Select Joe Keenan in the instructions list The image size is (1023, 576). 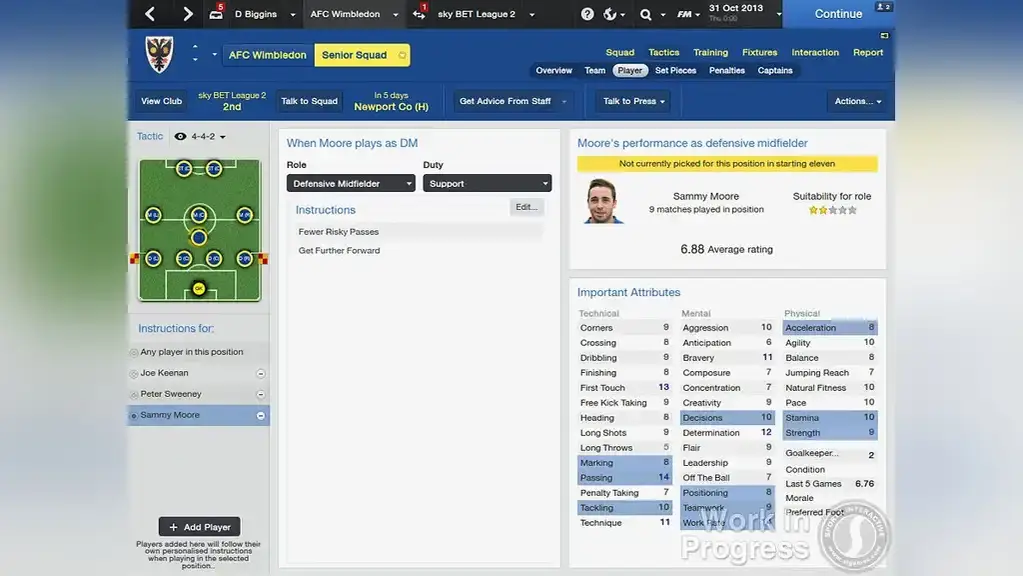click(x=165, y=373)
